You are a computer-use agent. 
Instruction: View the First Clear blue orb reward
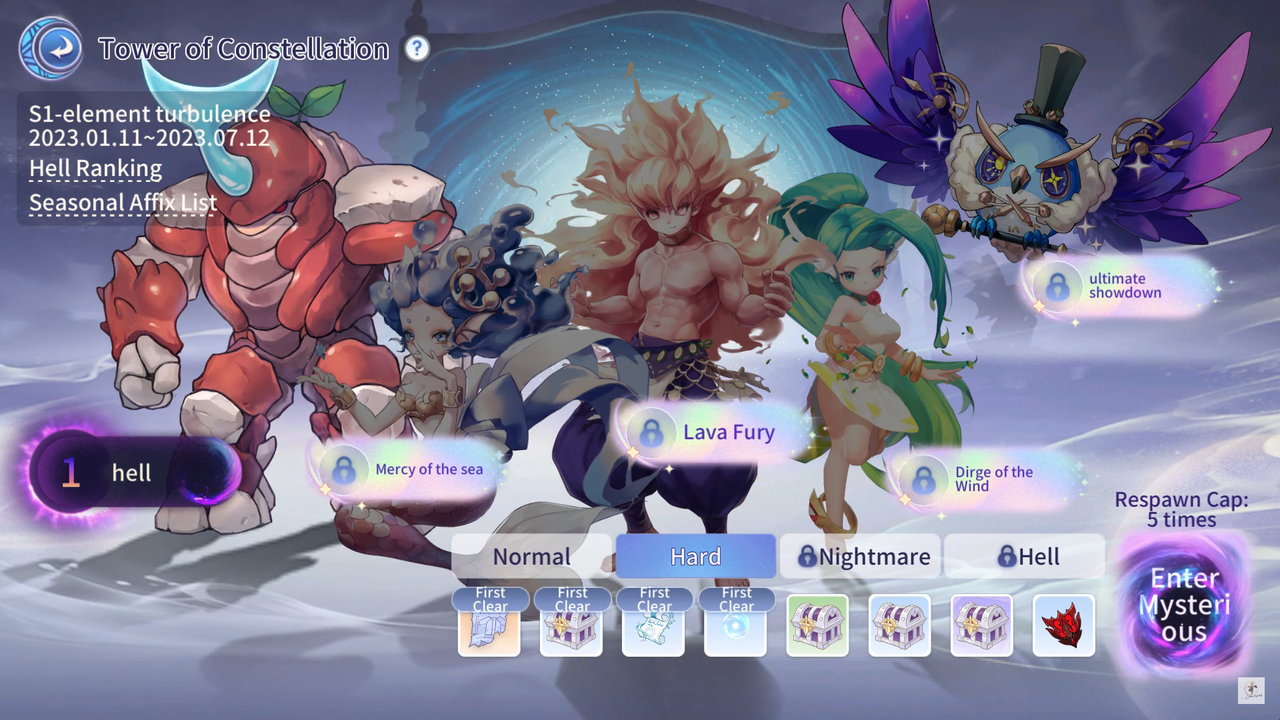point(735,628)
